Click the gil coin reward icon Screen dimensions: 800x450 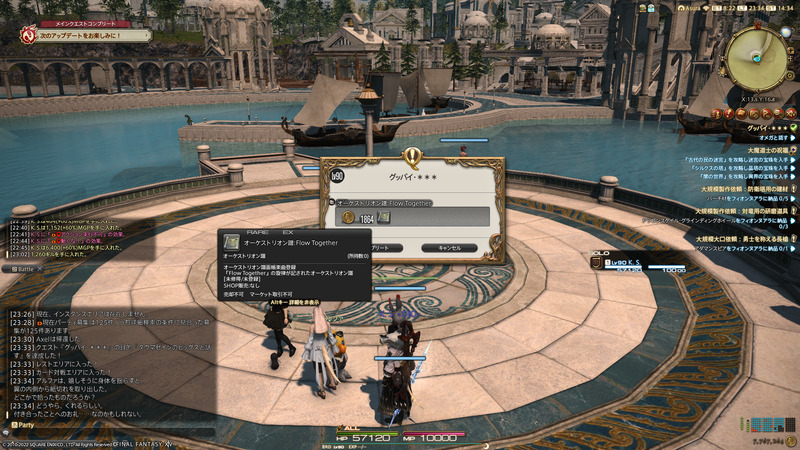(348, 217)
